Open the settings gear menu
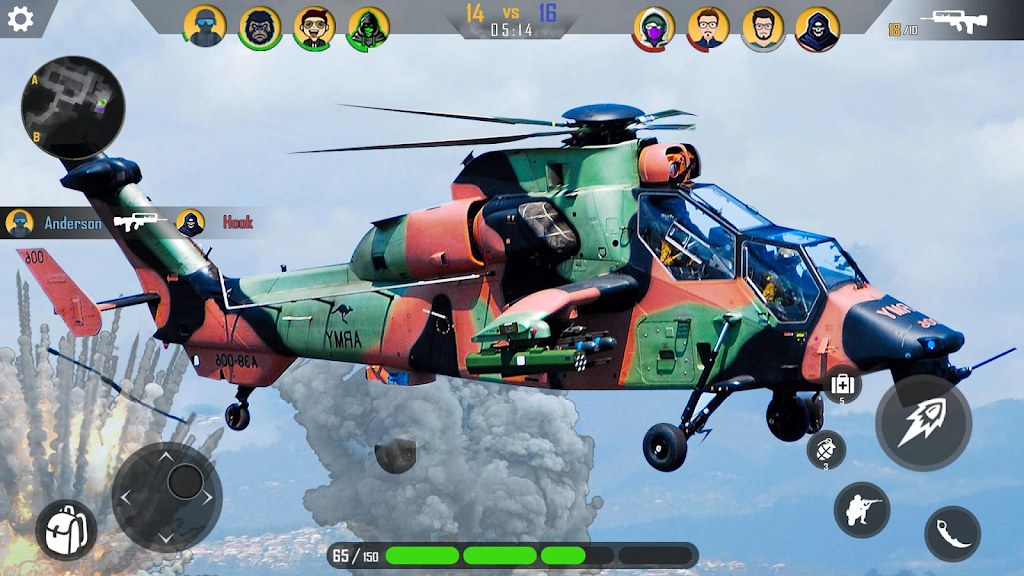 [20, 19]
